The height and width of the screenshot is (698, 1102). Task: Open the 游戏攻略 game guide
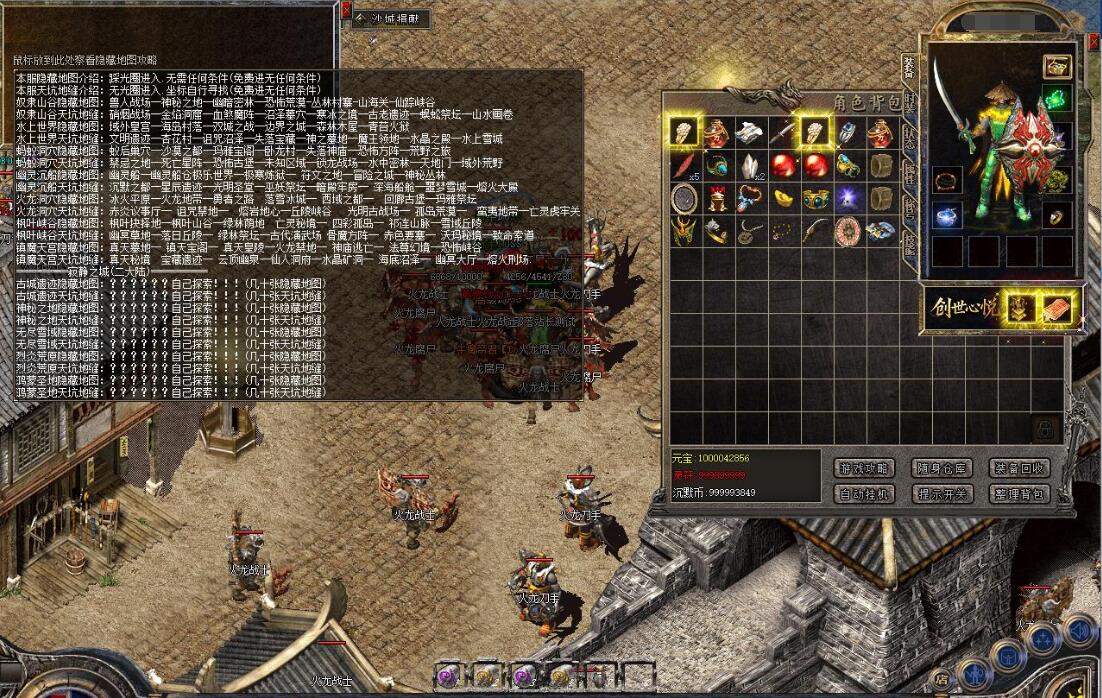coord(863,468)
